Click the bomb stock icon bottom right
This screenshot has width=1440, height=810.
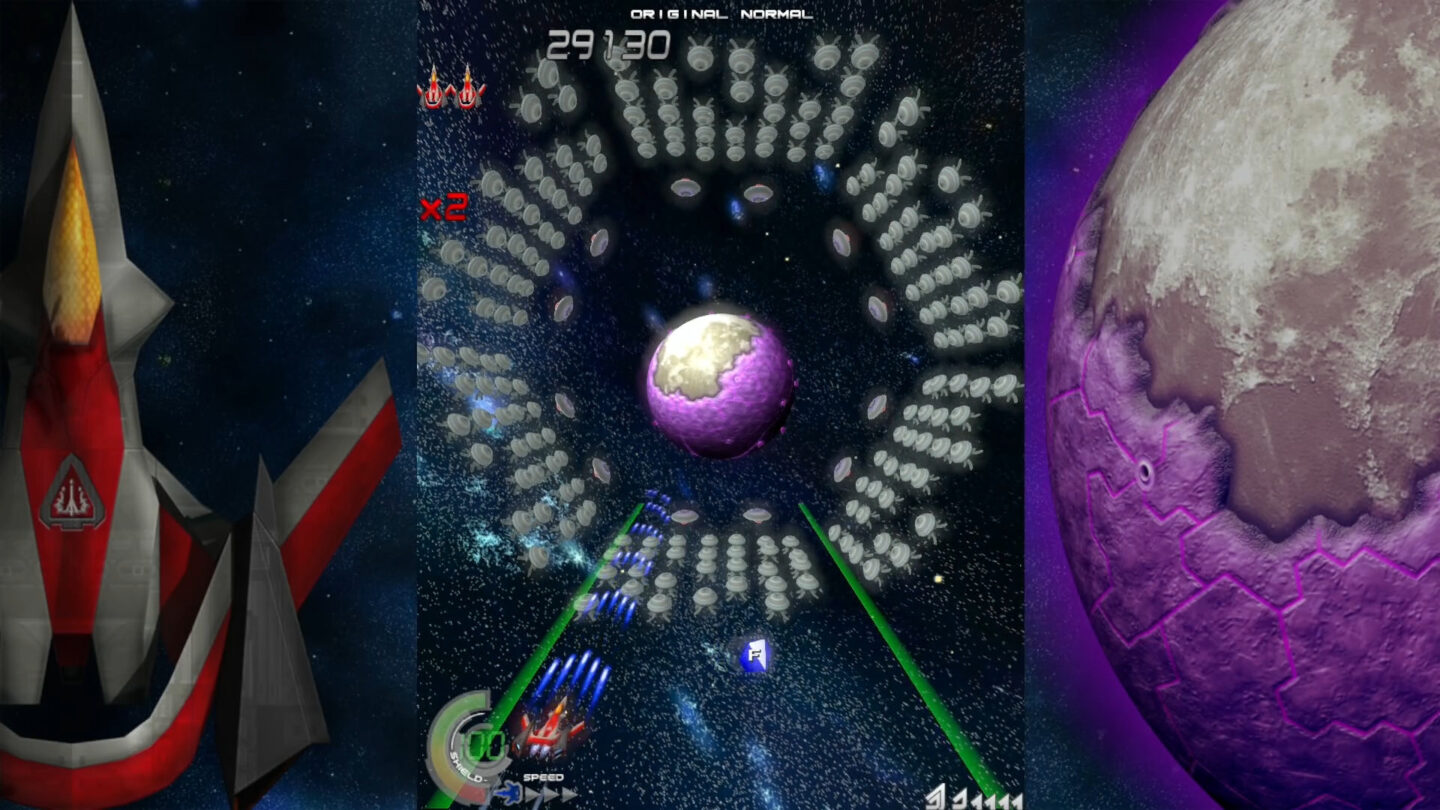coord(935,798)
